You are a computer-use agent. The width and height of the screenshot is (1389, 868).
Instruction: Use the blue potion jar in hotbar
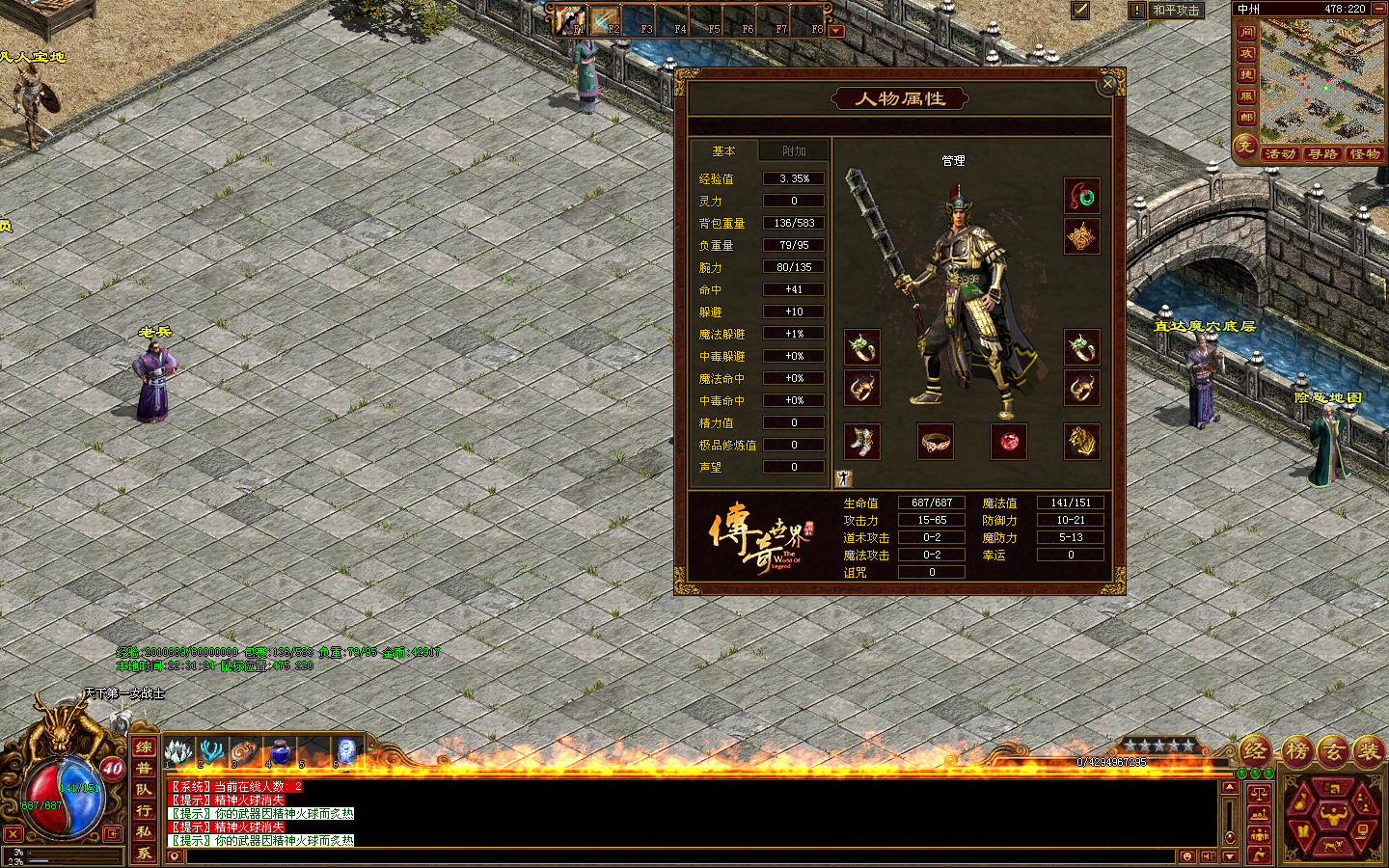(x=280, y=750)
